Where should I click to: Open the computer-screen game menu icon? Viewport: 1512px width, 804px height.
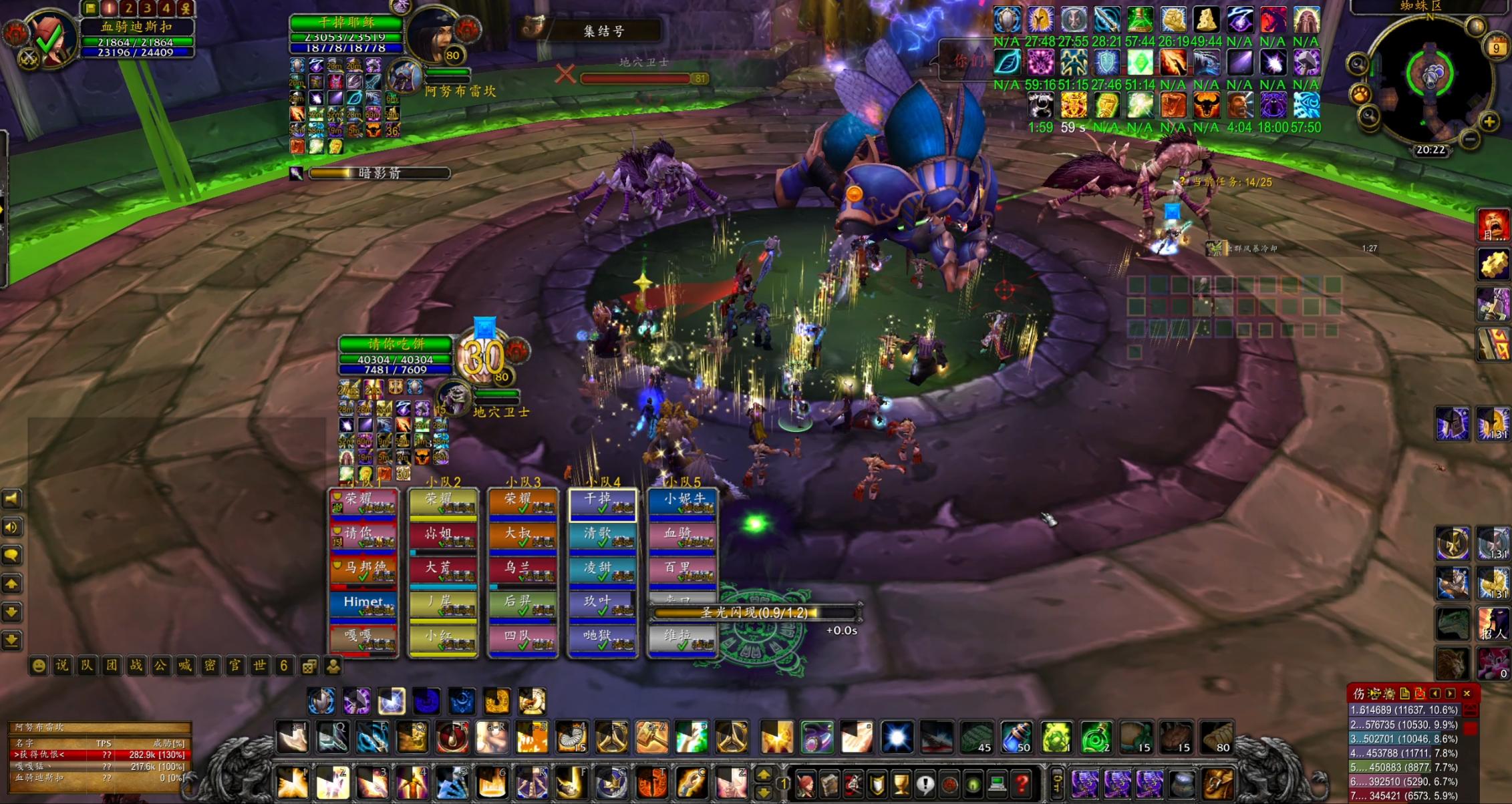tap(998, 785)
